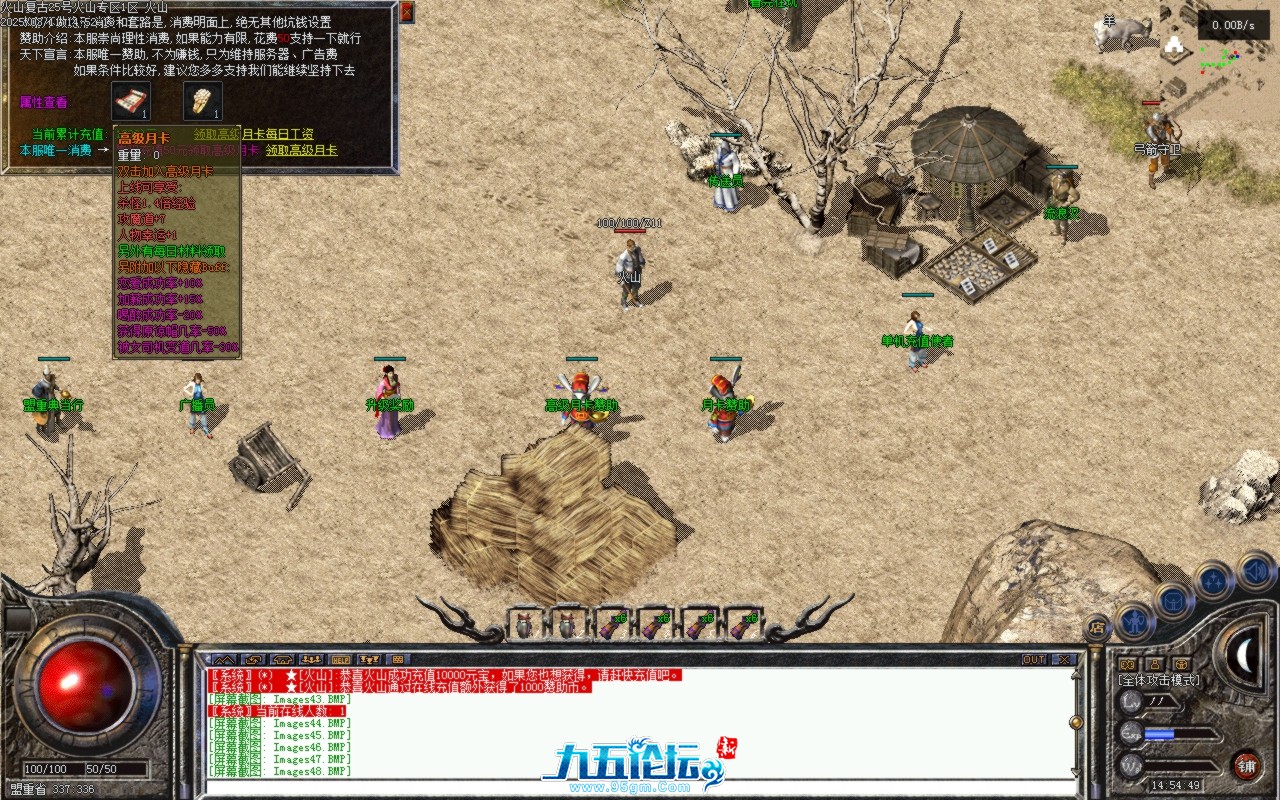Screen dimensions: 1280x800
Task: Open the bag inventory round button
Action: [x=1174, y=600]
